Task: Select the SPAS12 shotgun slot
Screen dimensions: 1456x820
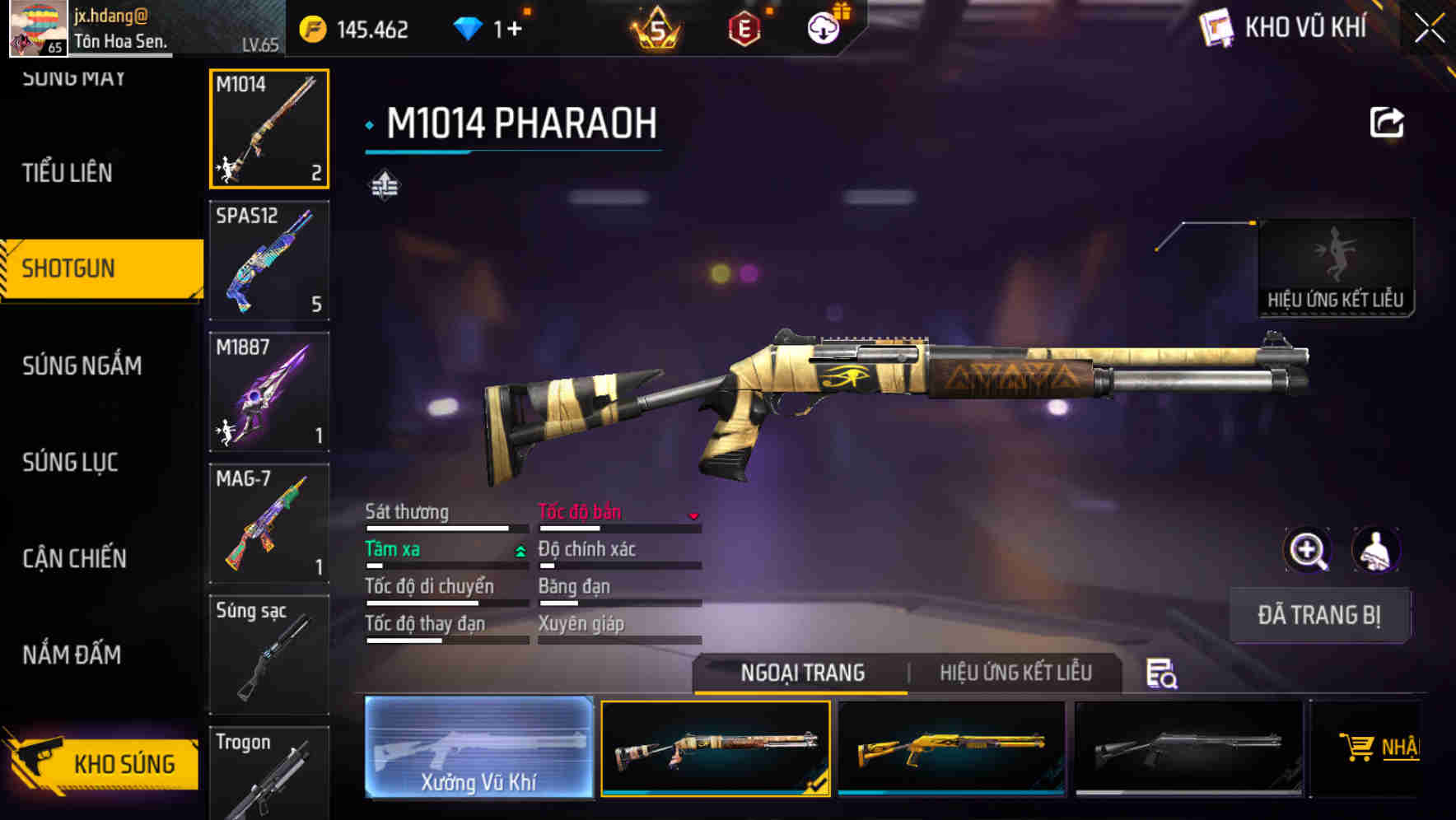Action: coord(269,260)
